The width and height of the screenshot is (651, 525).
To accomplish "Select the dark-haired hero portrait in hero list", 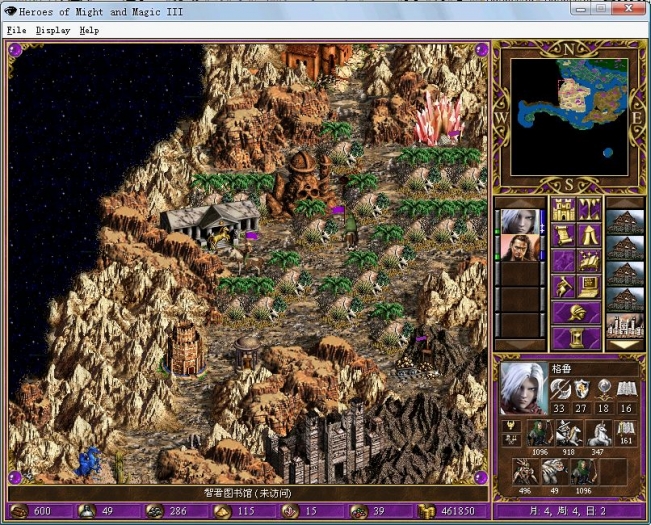I will [518, 247].
